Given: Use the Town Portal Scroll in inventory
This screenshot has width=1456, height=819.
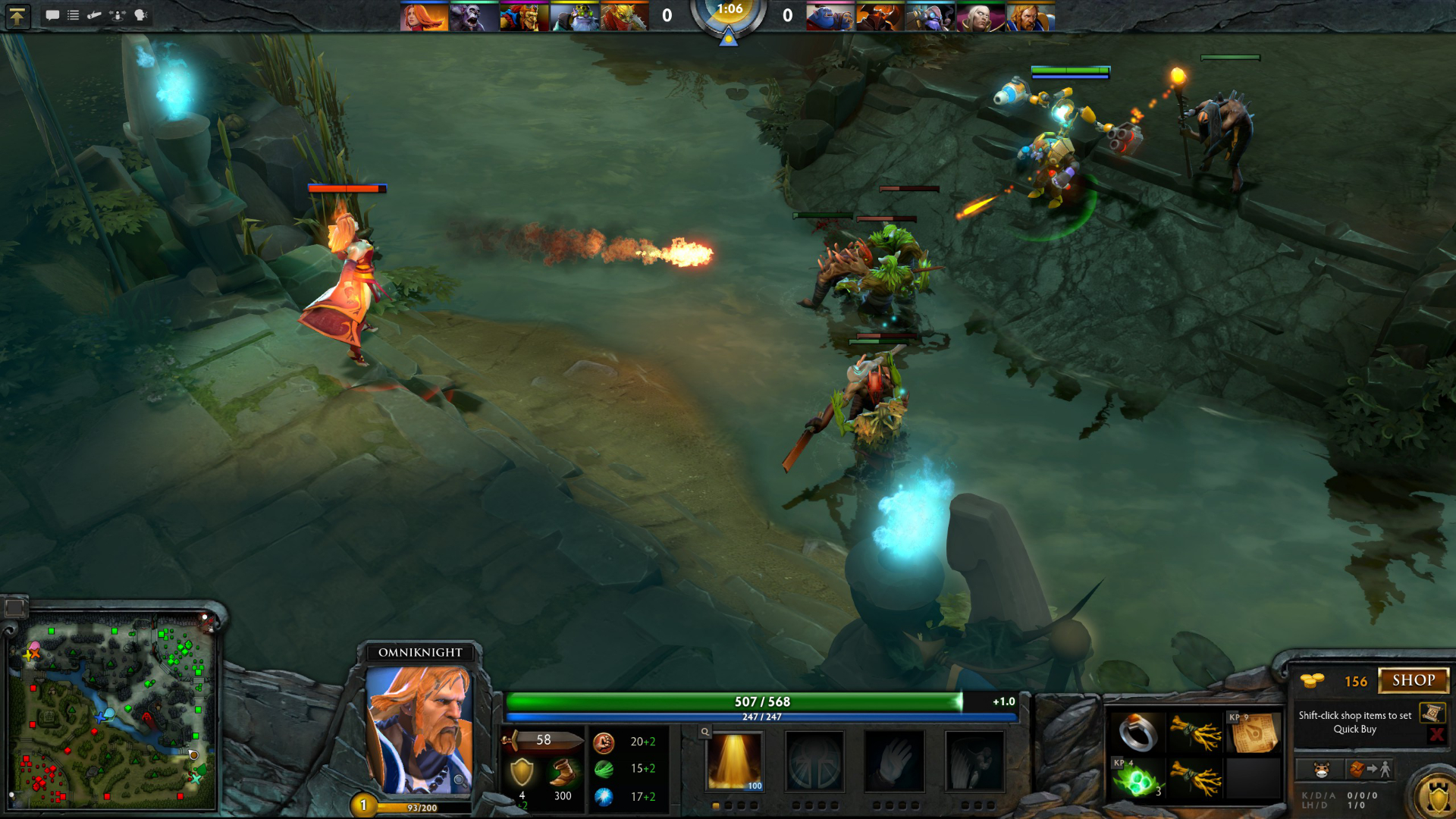Looking at the screenshot, I should click(x=1253, y=733).
